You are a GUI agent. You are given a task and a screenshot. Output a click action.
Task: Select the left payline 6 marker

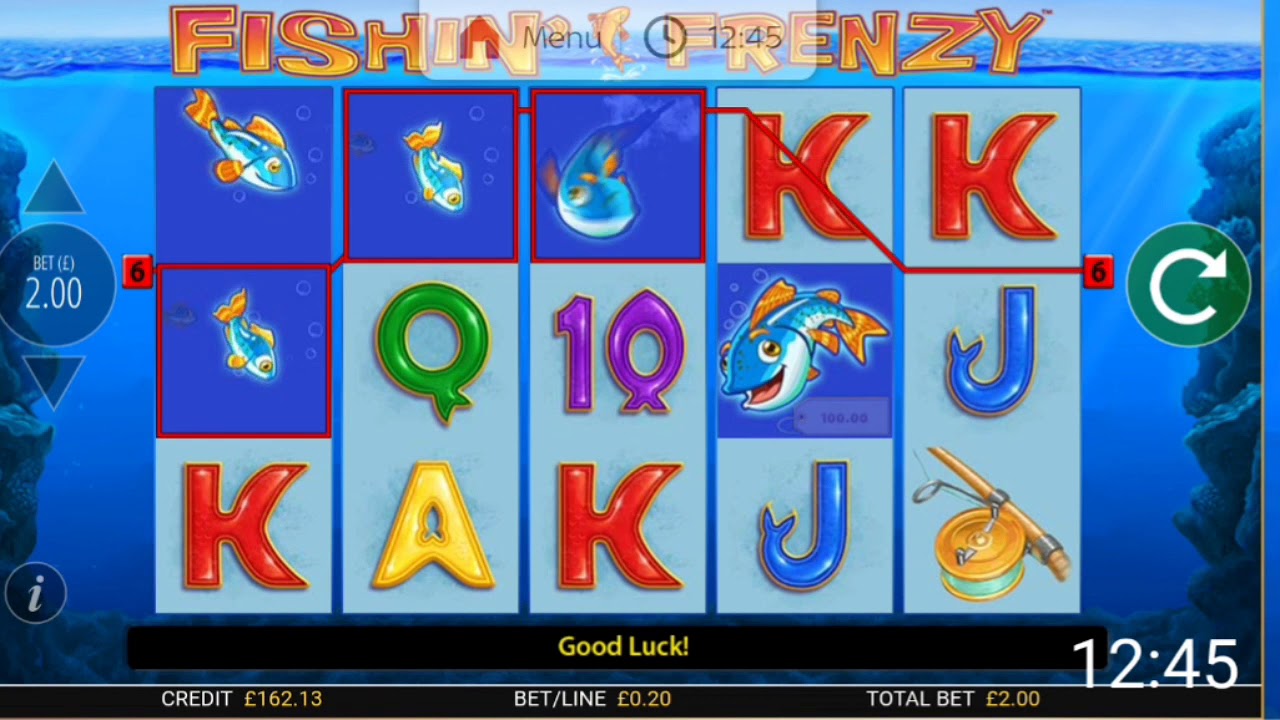click(137, 271)
